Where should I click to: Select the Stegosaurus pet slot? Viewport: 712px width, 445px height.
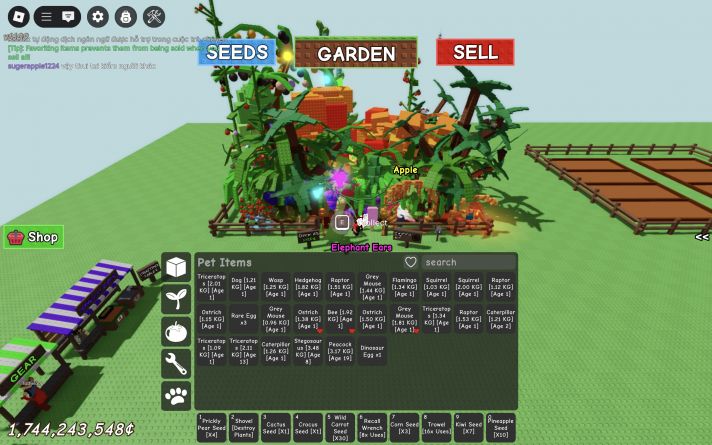[307, 351]
